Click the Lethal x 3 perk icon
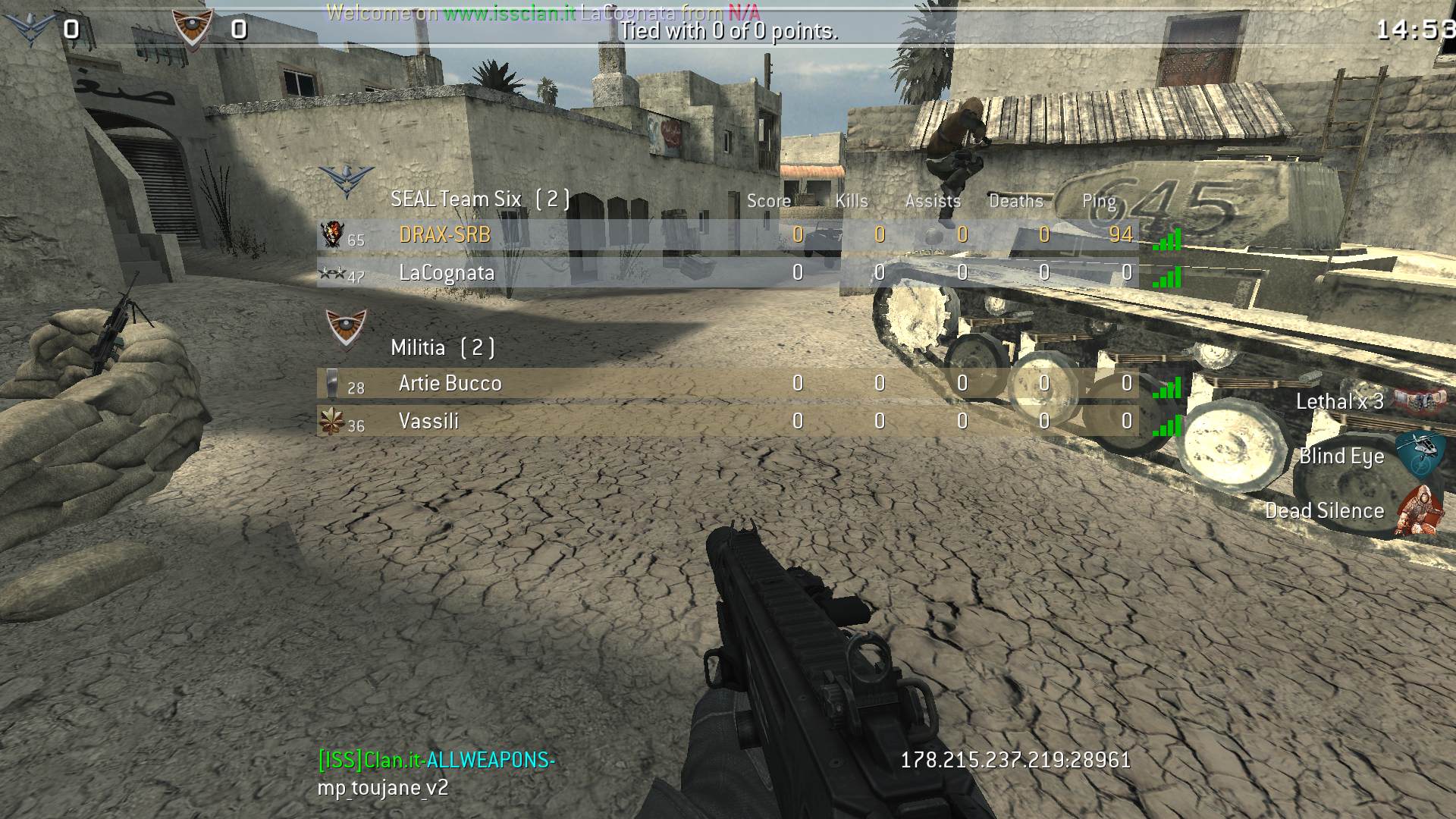The height and width of the screenshot is (819, 1456). [1420, 400]
